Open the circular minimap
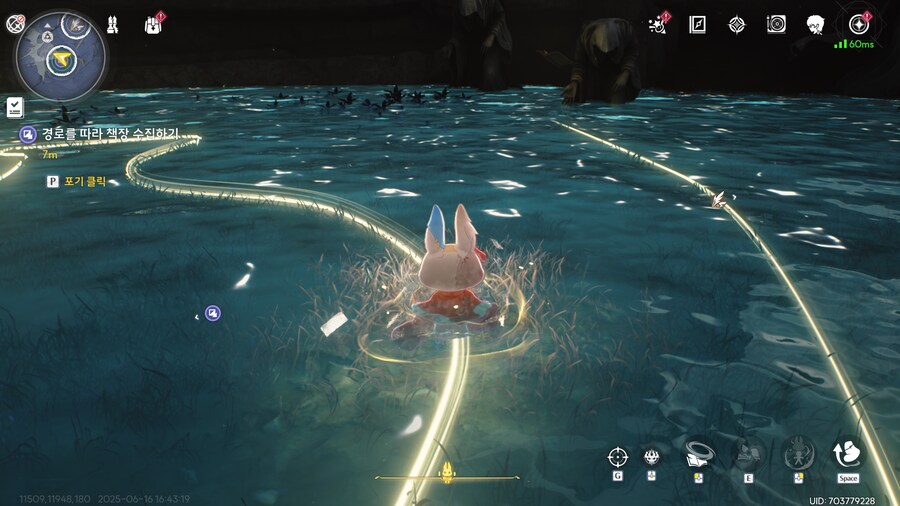Image resolution: width=900 pixels, height=506 pixels. [x=61, y=56]
